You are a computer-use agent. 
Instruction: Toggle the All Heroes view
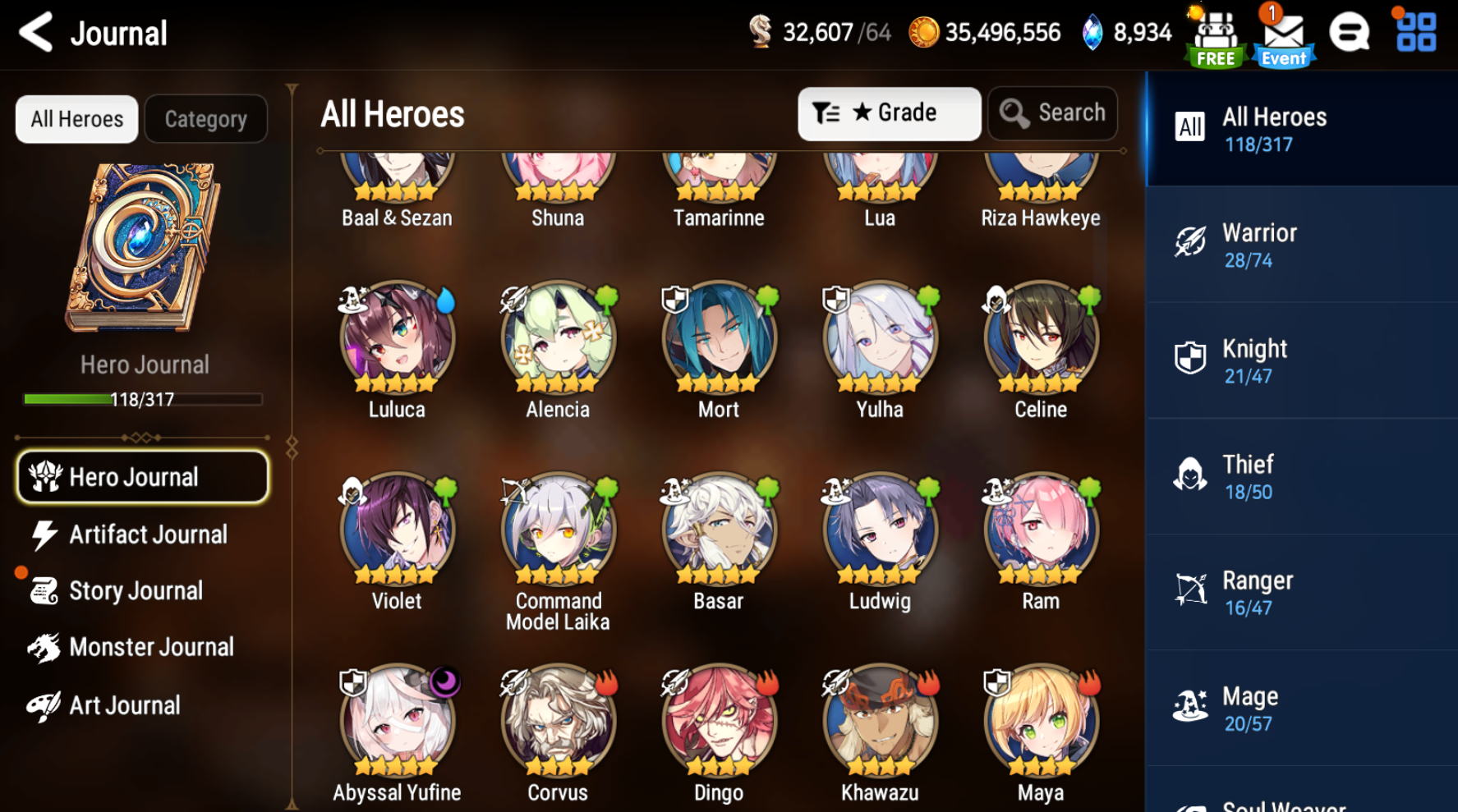76,118
